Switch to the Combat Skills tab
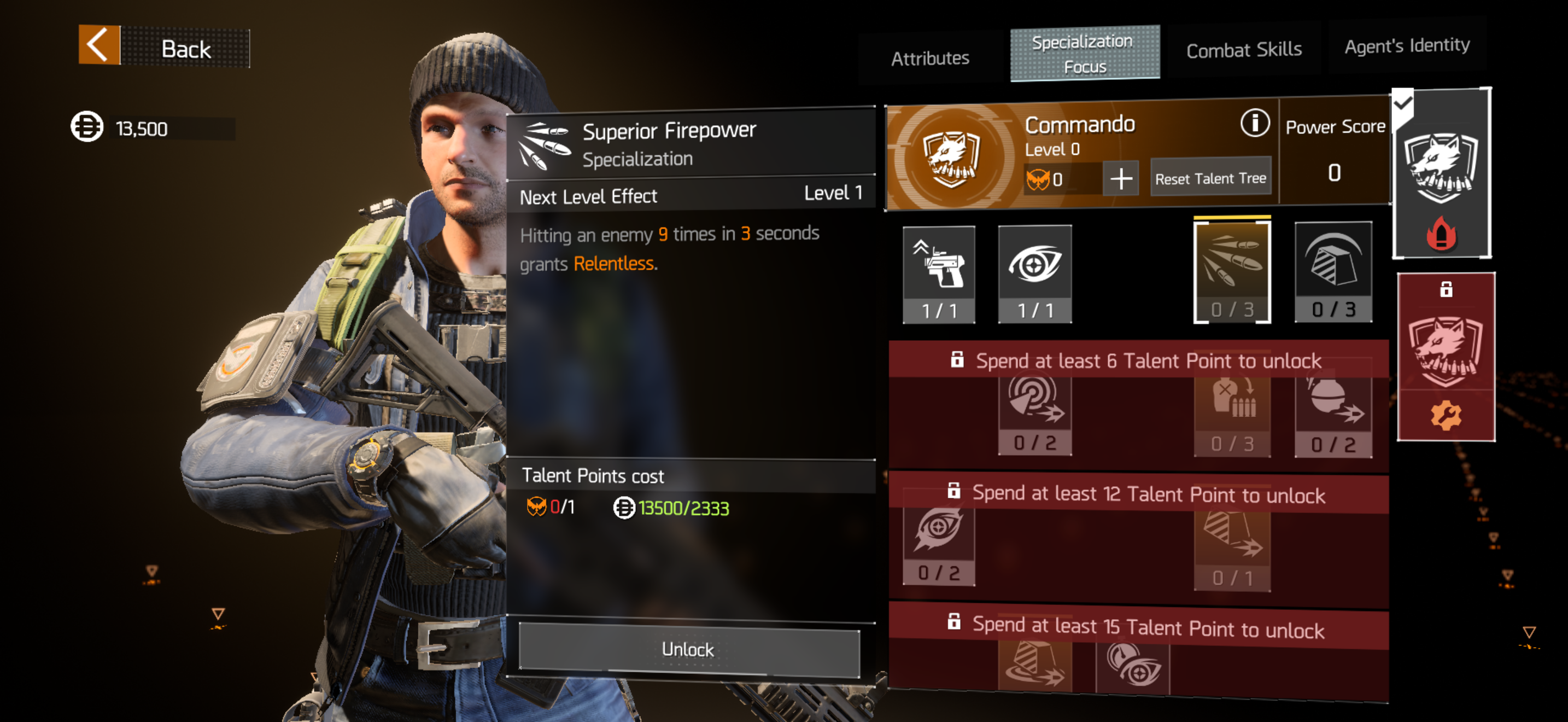 1243,49
